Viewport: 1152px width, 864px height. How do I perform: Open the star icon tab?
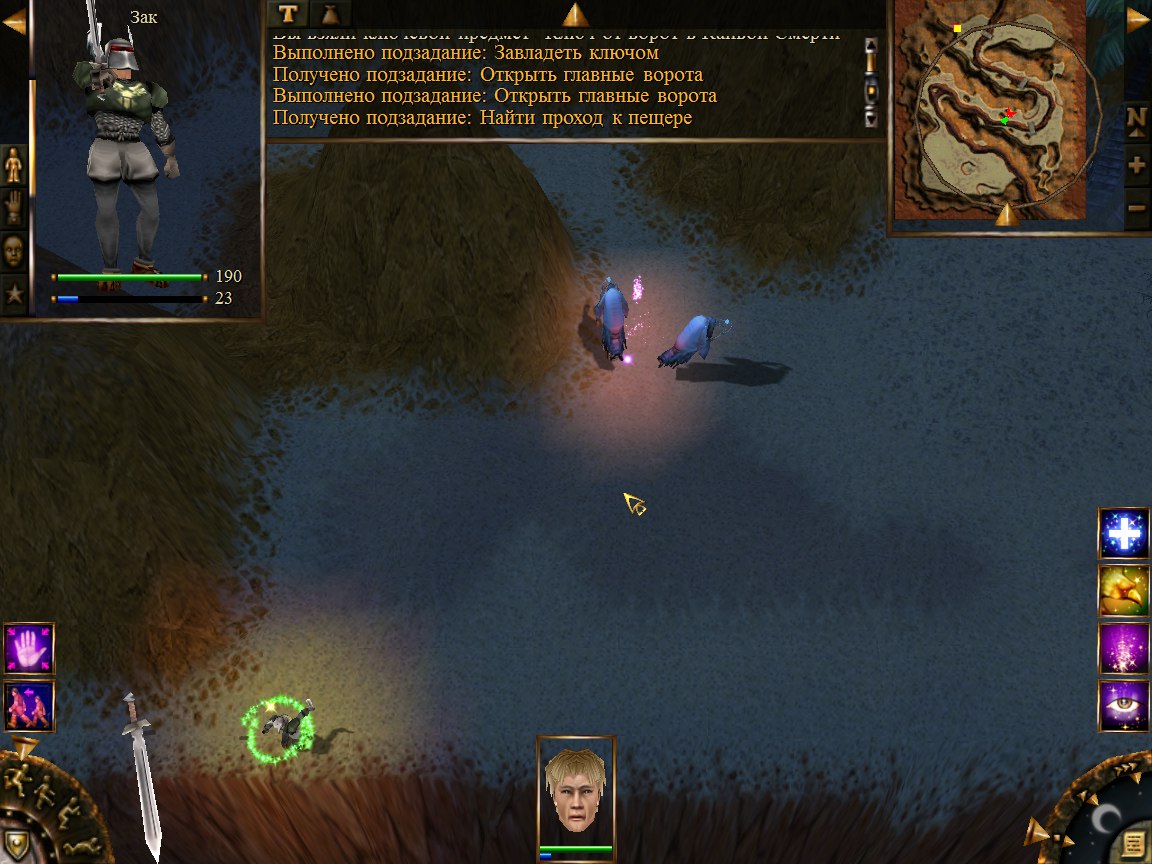click(x=14, y=295)
